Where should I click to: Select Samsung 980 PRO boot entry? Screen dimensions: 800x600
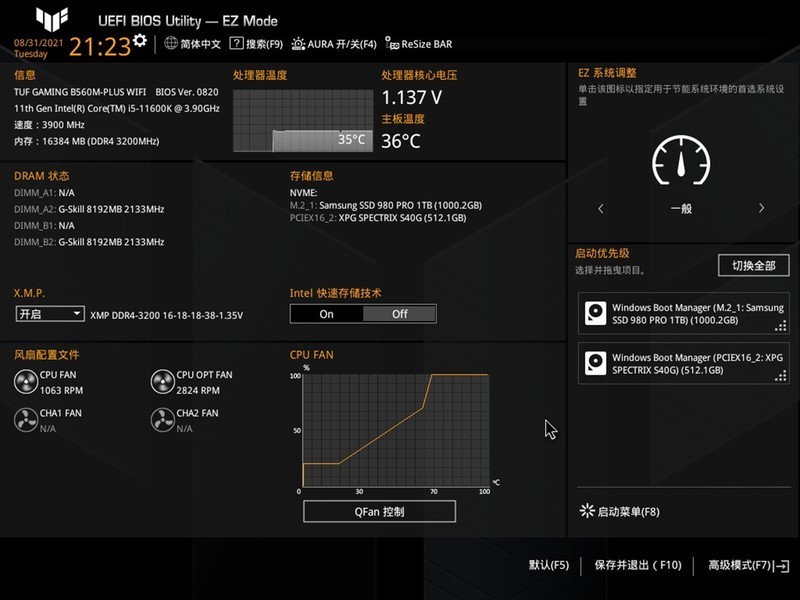tap(684, 314)
